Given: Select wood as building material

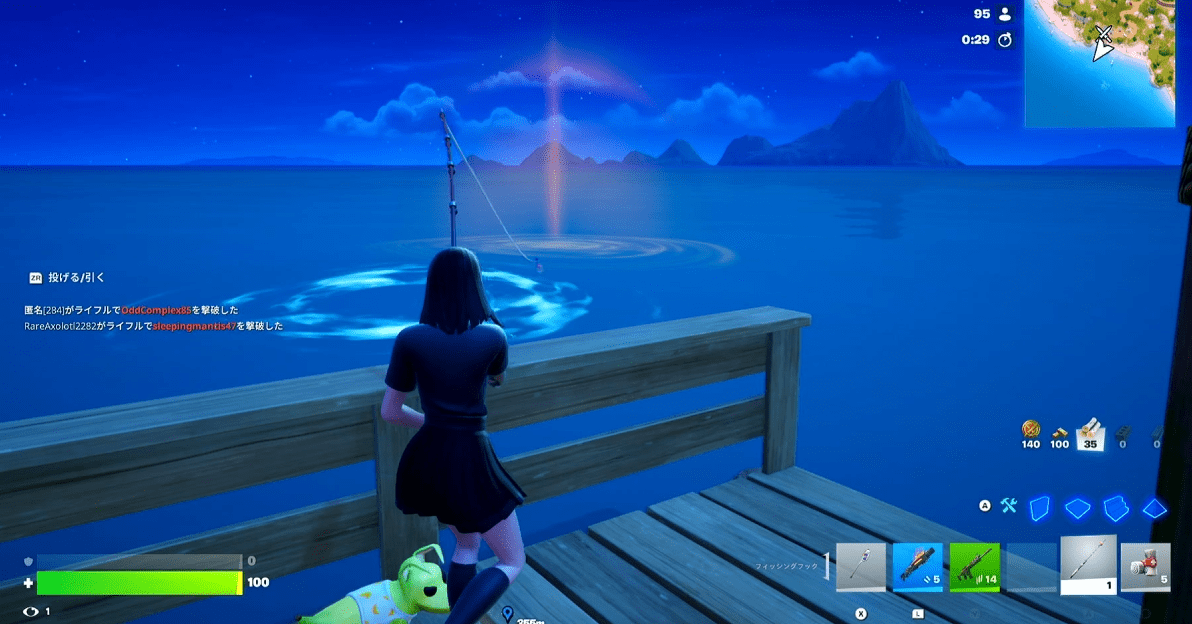Looking at the screenshot, I should coord(1031,430).
